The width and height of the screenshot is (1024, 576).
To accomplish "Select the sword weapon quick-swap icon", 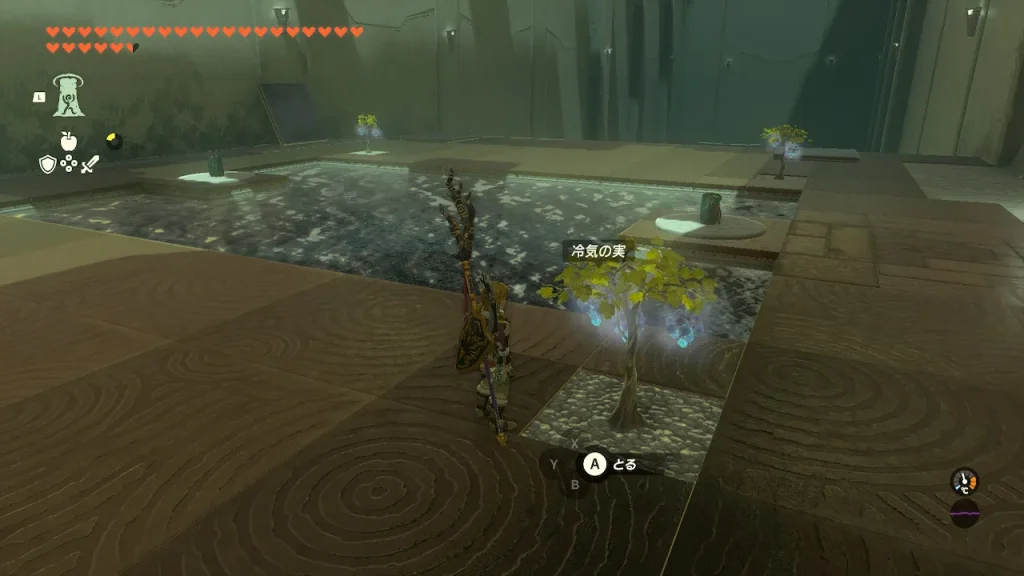I will [x=90, y=164].
